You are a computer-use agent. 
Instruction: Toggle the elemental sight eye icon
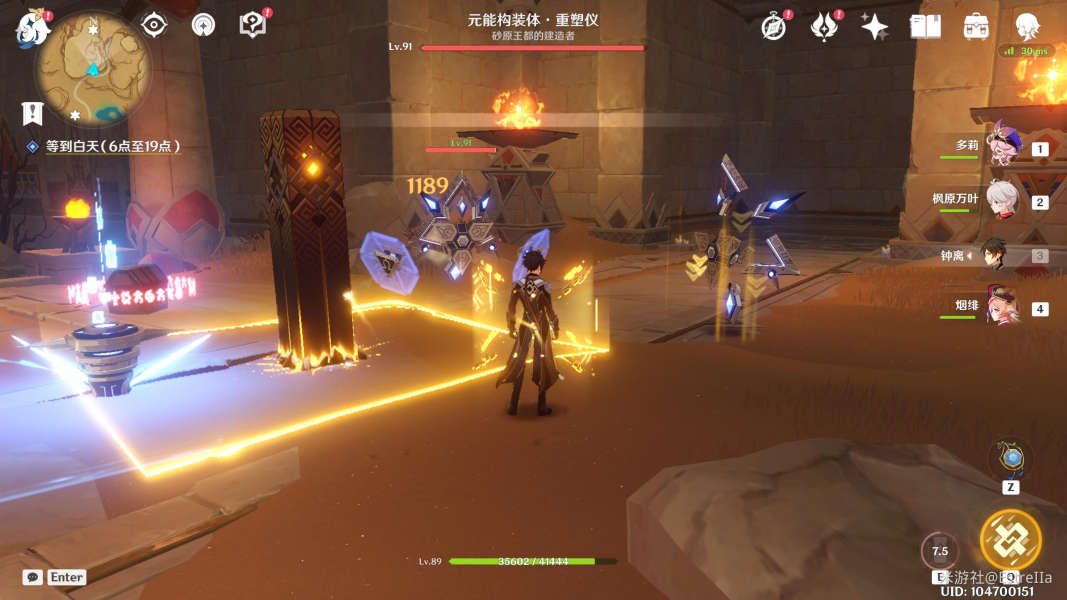click(x=153, y=25)
